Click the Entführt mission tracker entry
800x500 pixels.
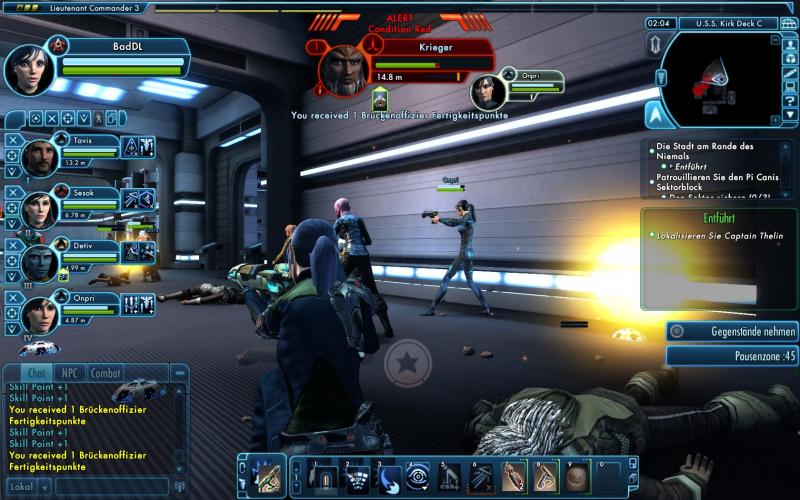tap(720, 217)
